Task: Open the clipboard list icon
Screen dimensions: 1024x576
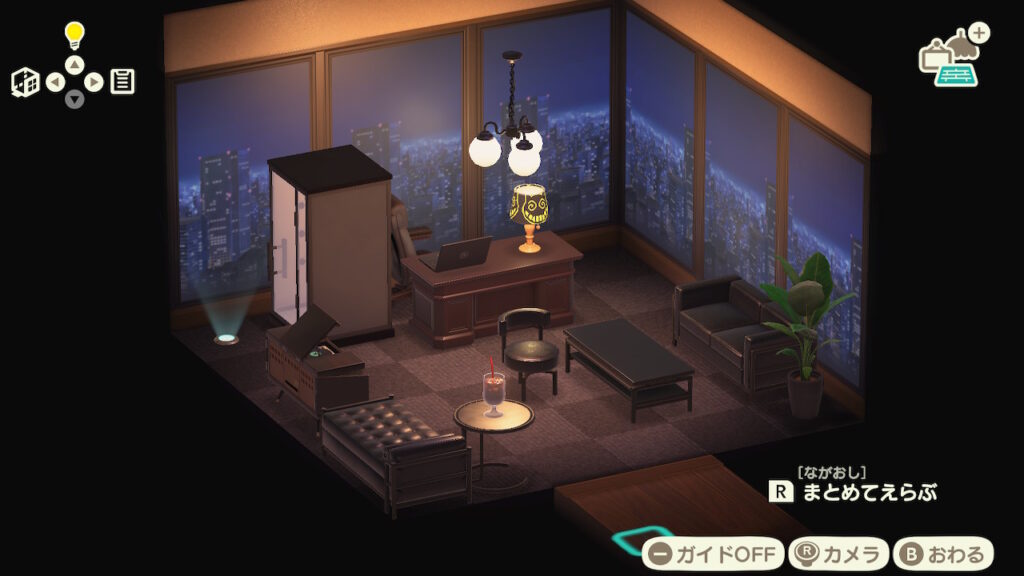Action: (x=122, y=81)
